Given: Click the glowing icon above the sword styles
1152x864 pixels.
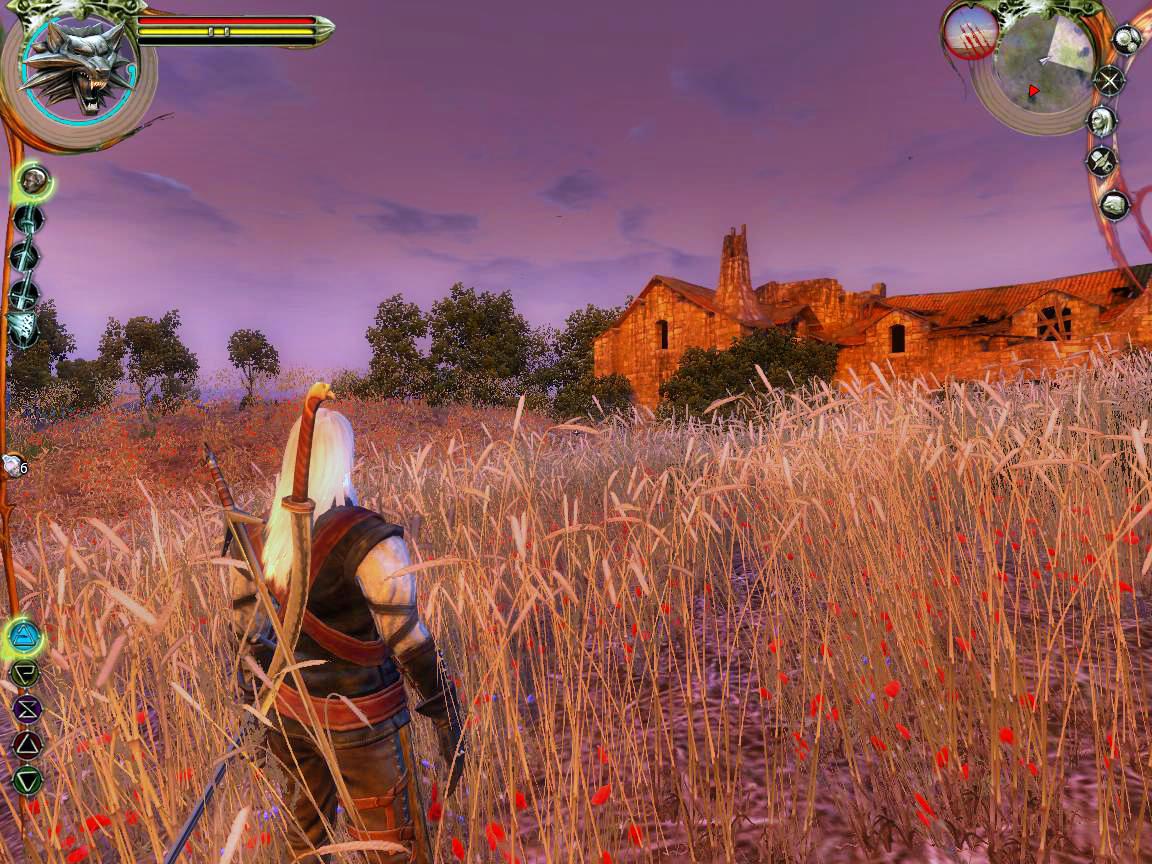Looking at the screenshot, I should pos(34,181).
